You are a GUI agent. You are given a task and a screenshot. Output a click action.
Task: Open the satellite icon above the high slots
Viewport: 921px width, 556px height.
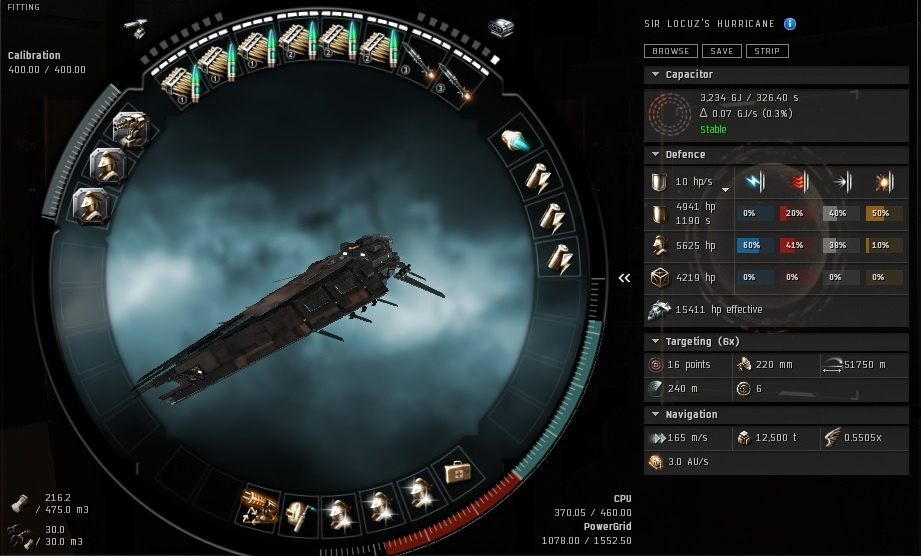(135, 28)
